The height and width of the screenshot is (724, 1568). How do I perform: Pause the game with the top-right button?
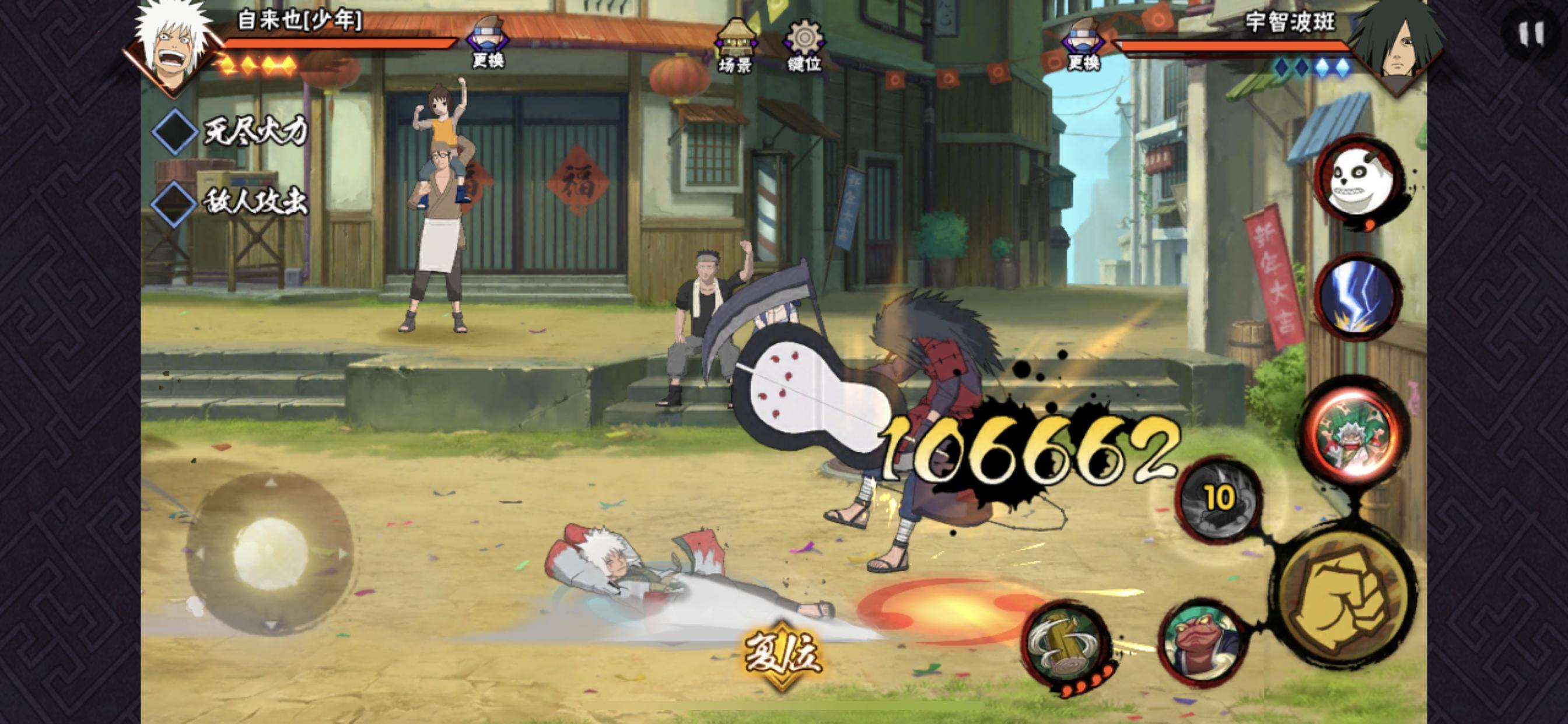pos(1530,34)
